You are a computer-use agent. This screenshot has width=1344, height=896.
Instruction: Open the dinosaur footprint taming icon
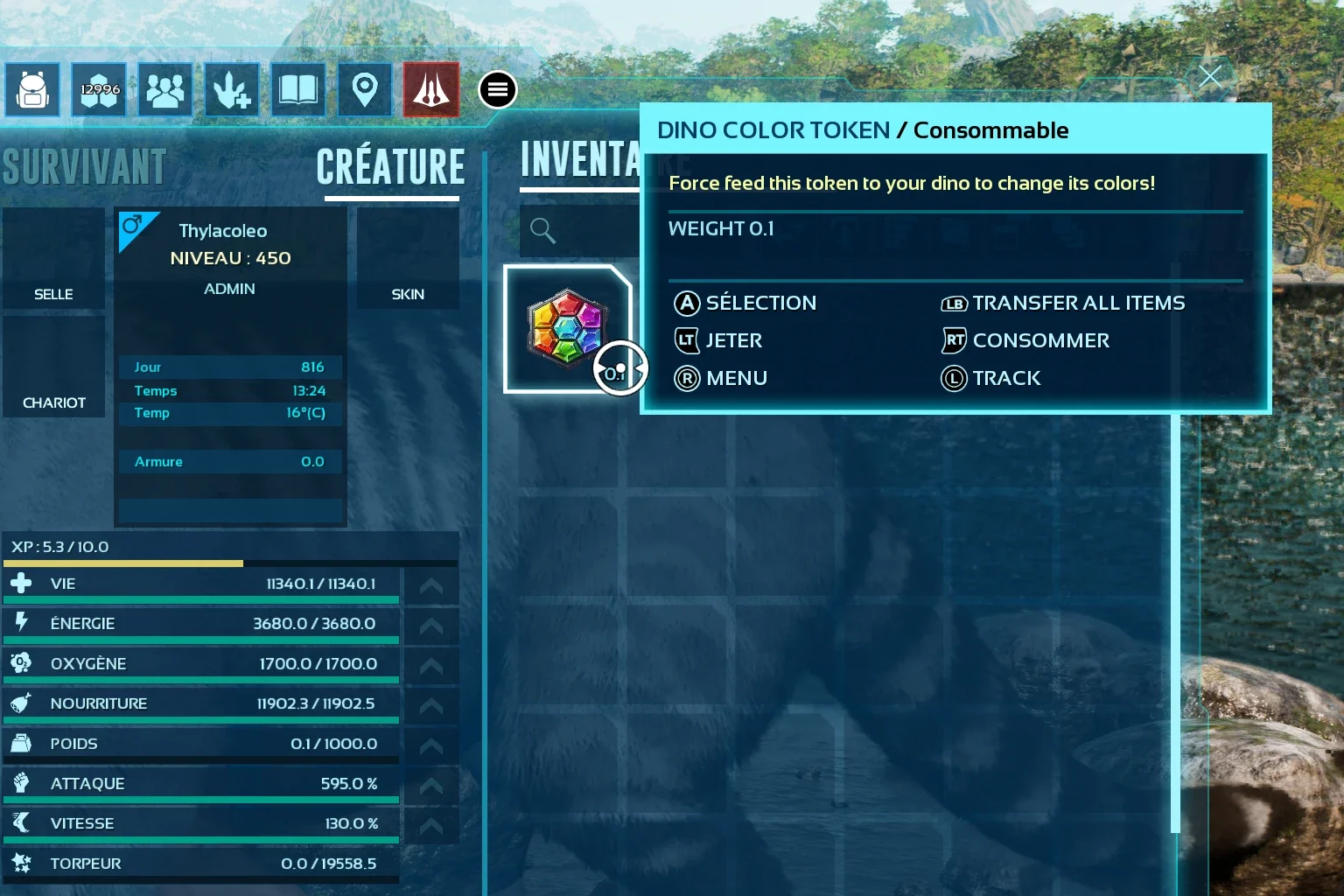(x=232, y=90)
